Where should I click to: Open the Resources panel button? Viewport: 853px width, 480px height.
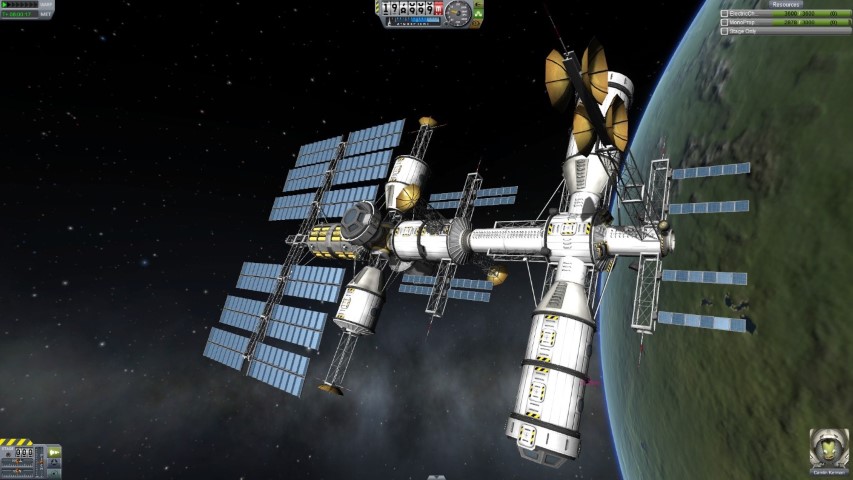click(x=786, y=4)
